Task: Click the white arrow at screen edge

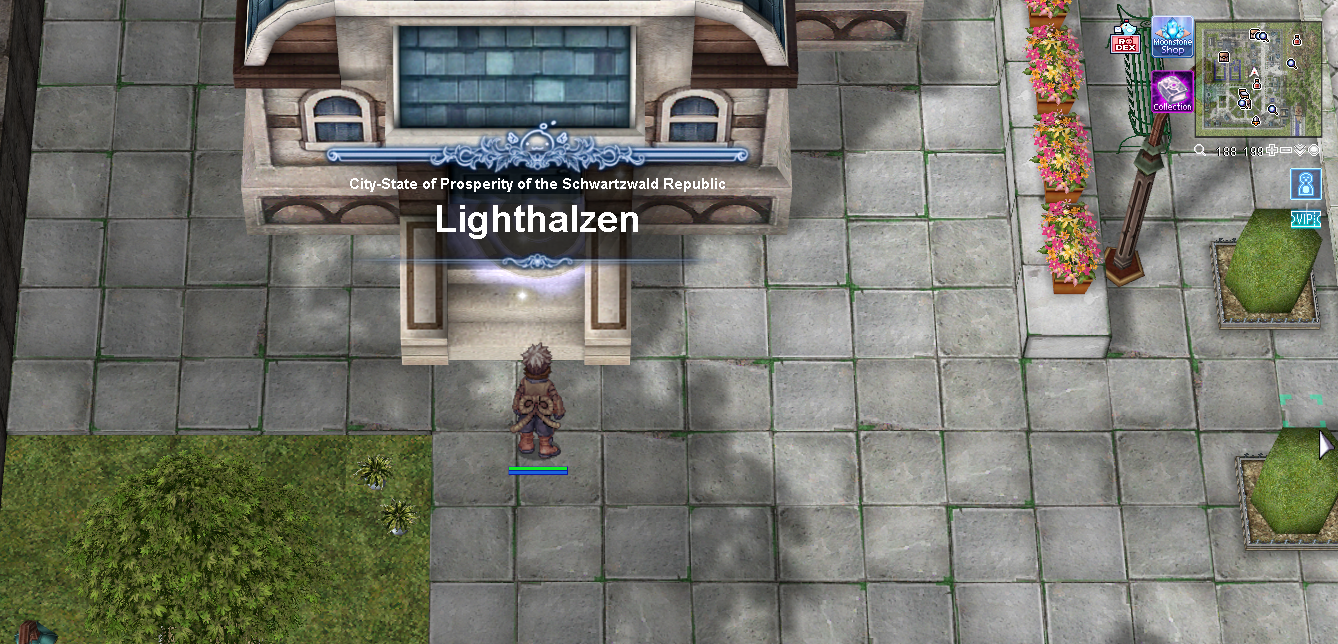Action: pyautogui.click(x=1326, y=445)
